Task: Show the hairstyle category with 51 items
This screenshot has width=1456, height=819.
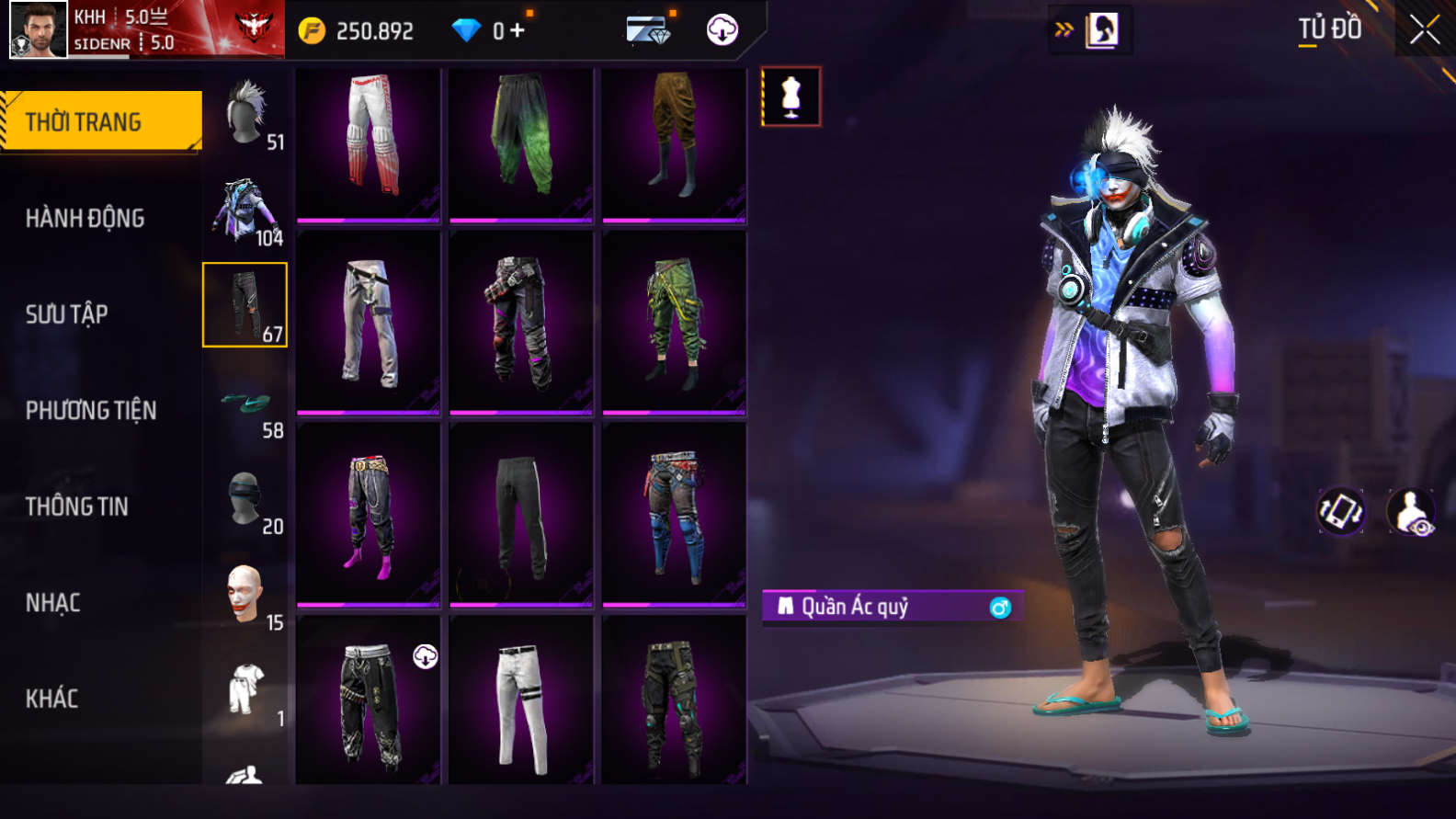Action: click(x=246, y=114)
